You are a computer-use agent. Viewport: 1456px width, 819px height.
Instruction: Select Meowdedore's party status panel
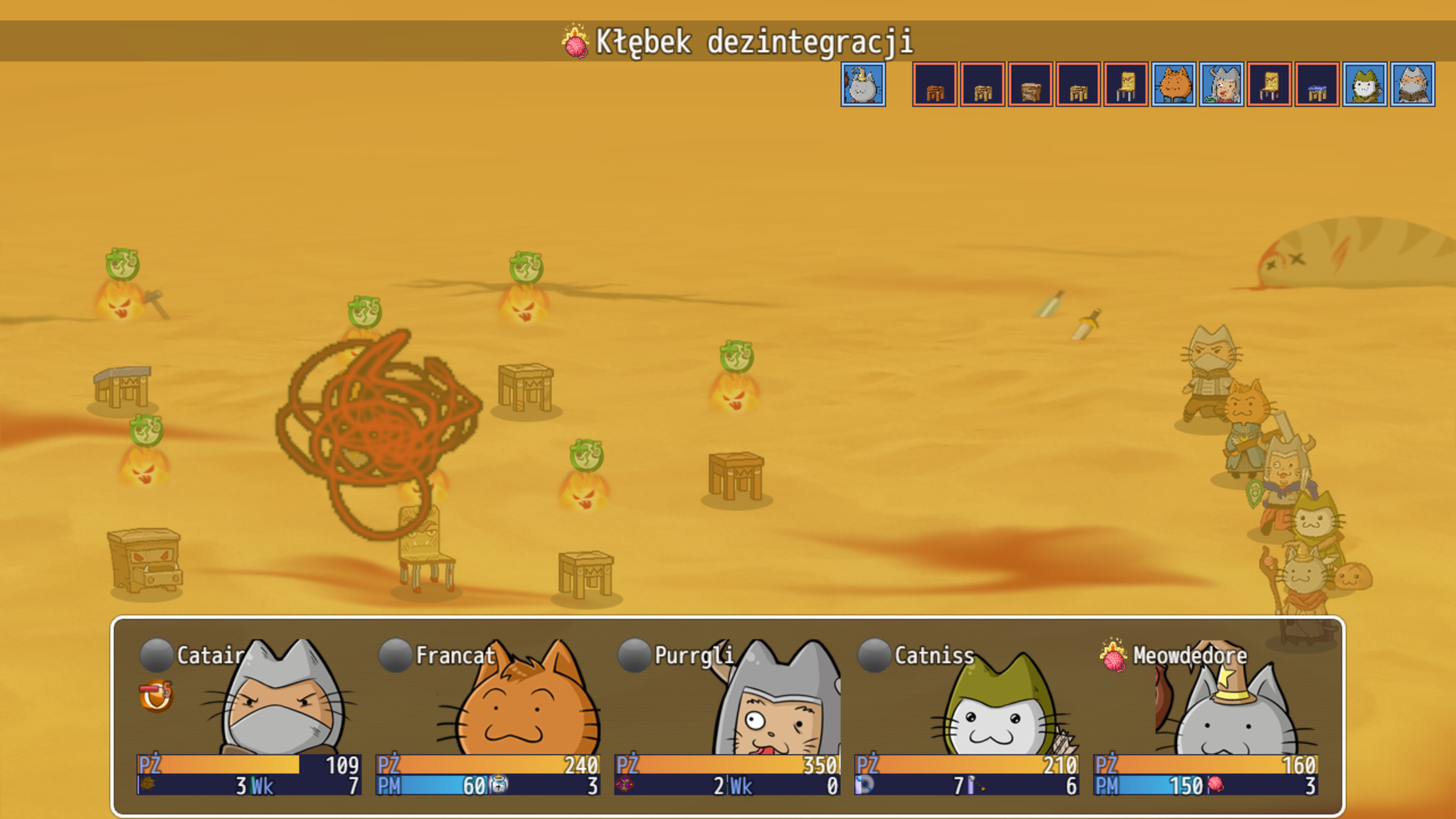point(1205,717)
